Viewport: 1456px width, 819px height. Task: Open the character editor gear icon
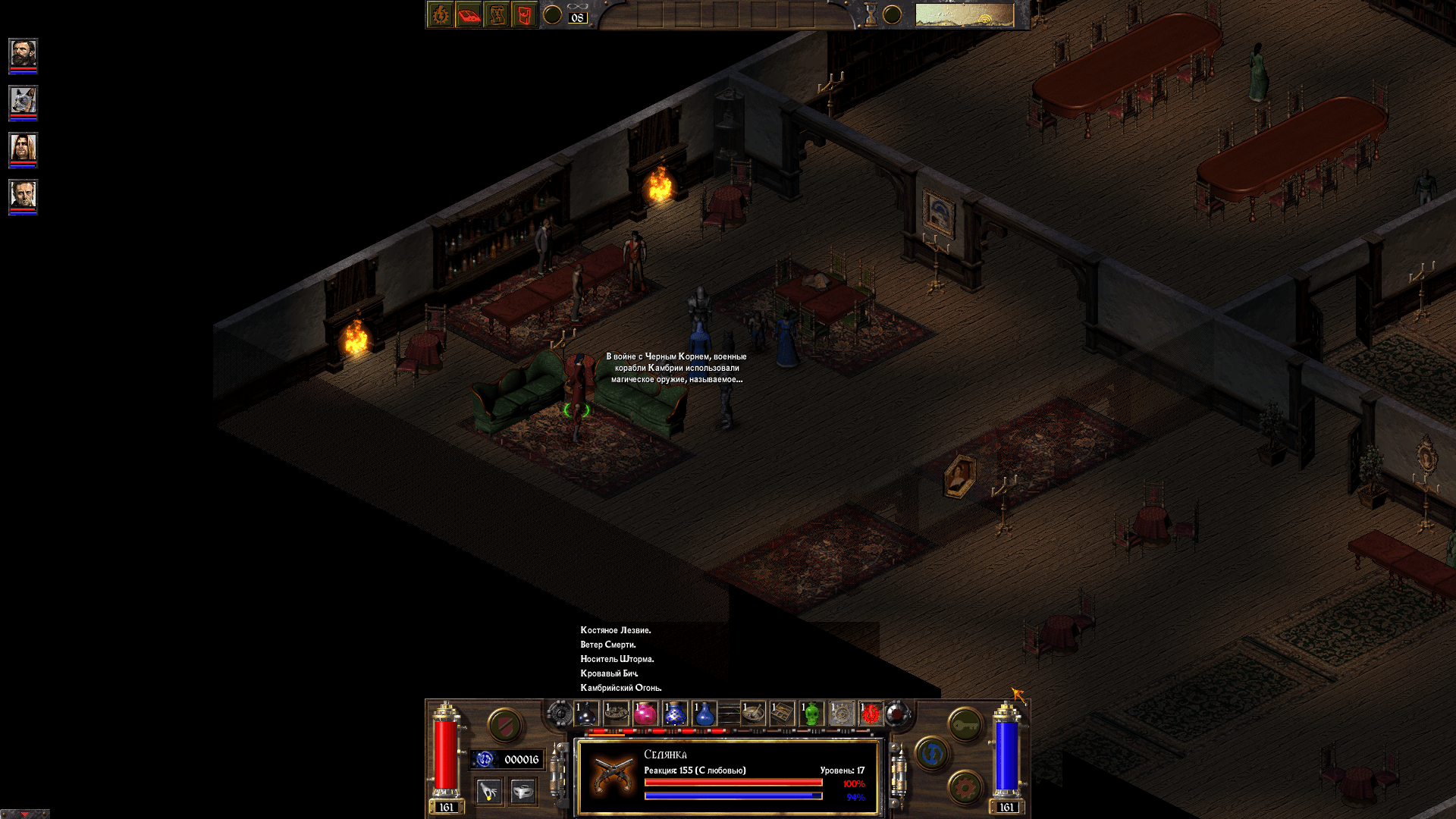pyautogui.click(x=440, y=14)
